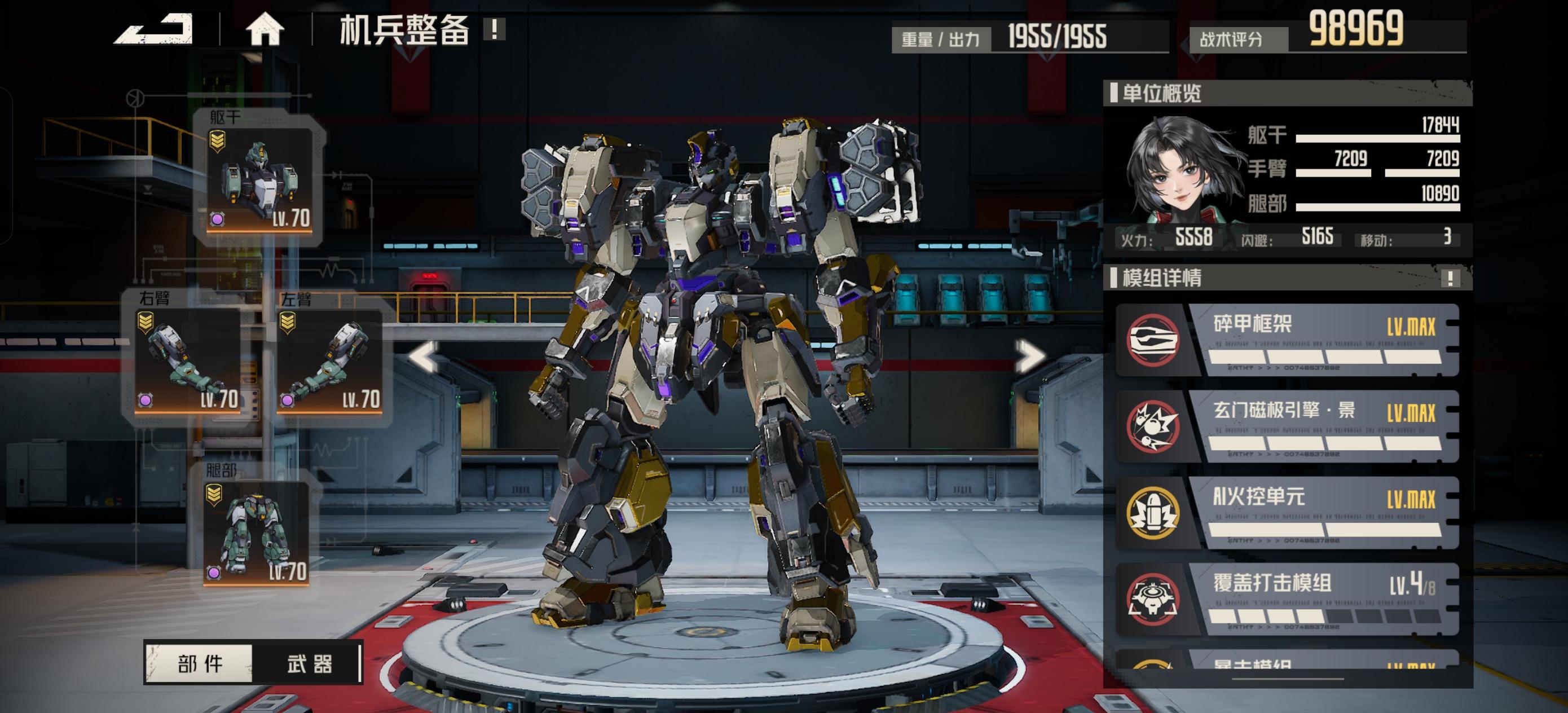Select the 躯干 torso part slot

pos(259,179)
